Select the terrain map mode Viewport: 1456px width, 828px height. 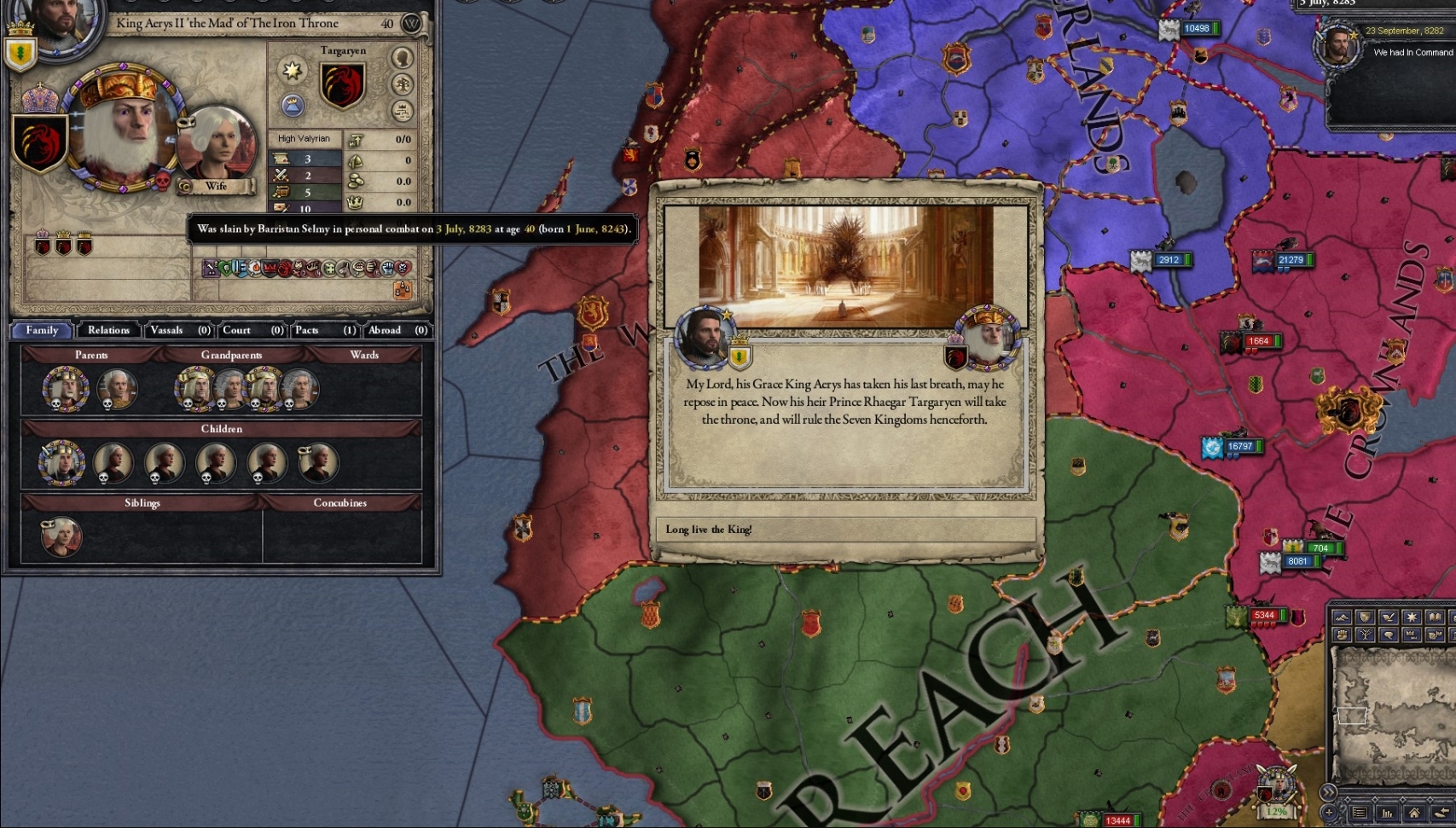1341,617
